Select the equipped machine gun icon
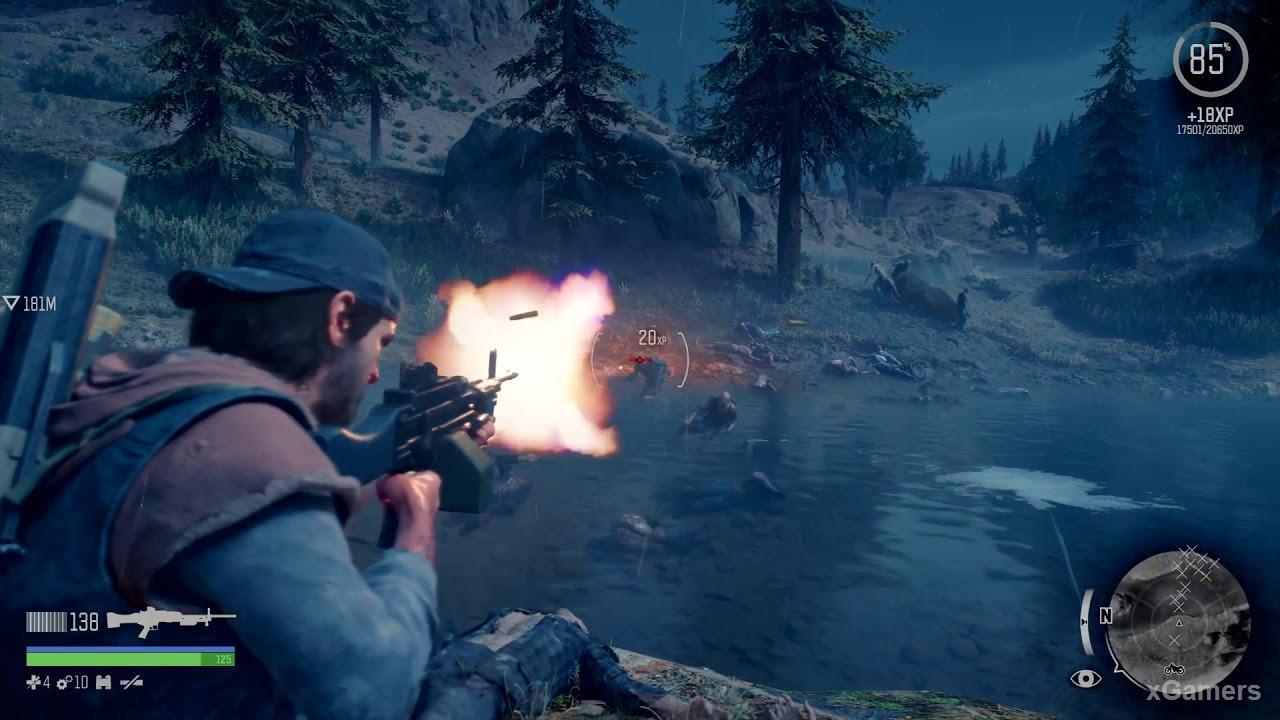 (x=170, y=621)
